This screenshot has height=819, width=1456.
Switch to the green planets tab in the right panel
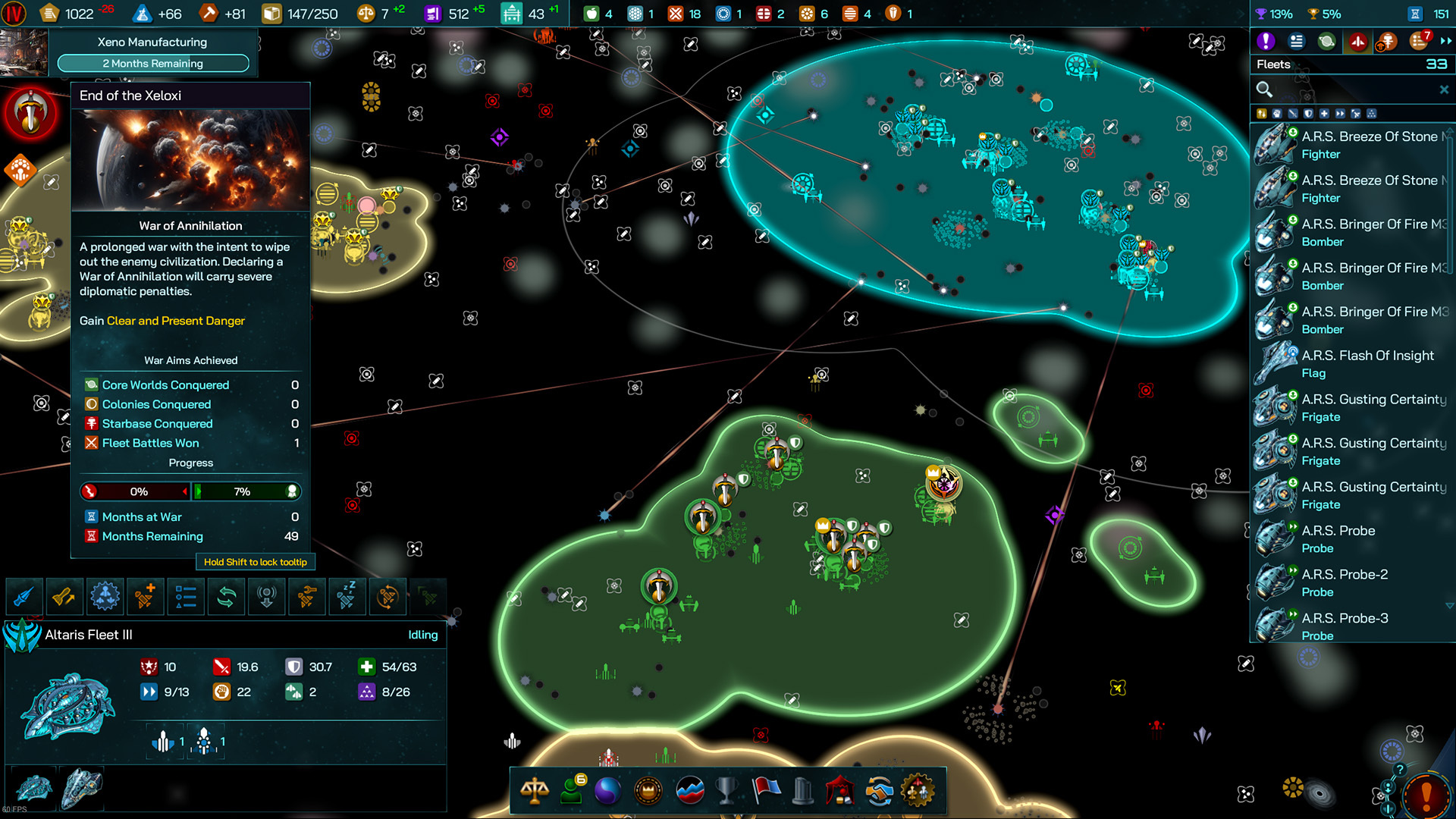(x=1326, y=42)
